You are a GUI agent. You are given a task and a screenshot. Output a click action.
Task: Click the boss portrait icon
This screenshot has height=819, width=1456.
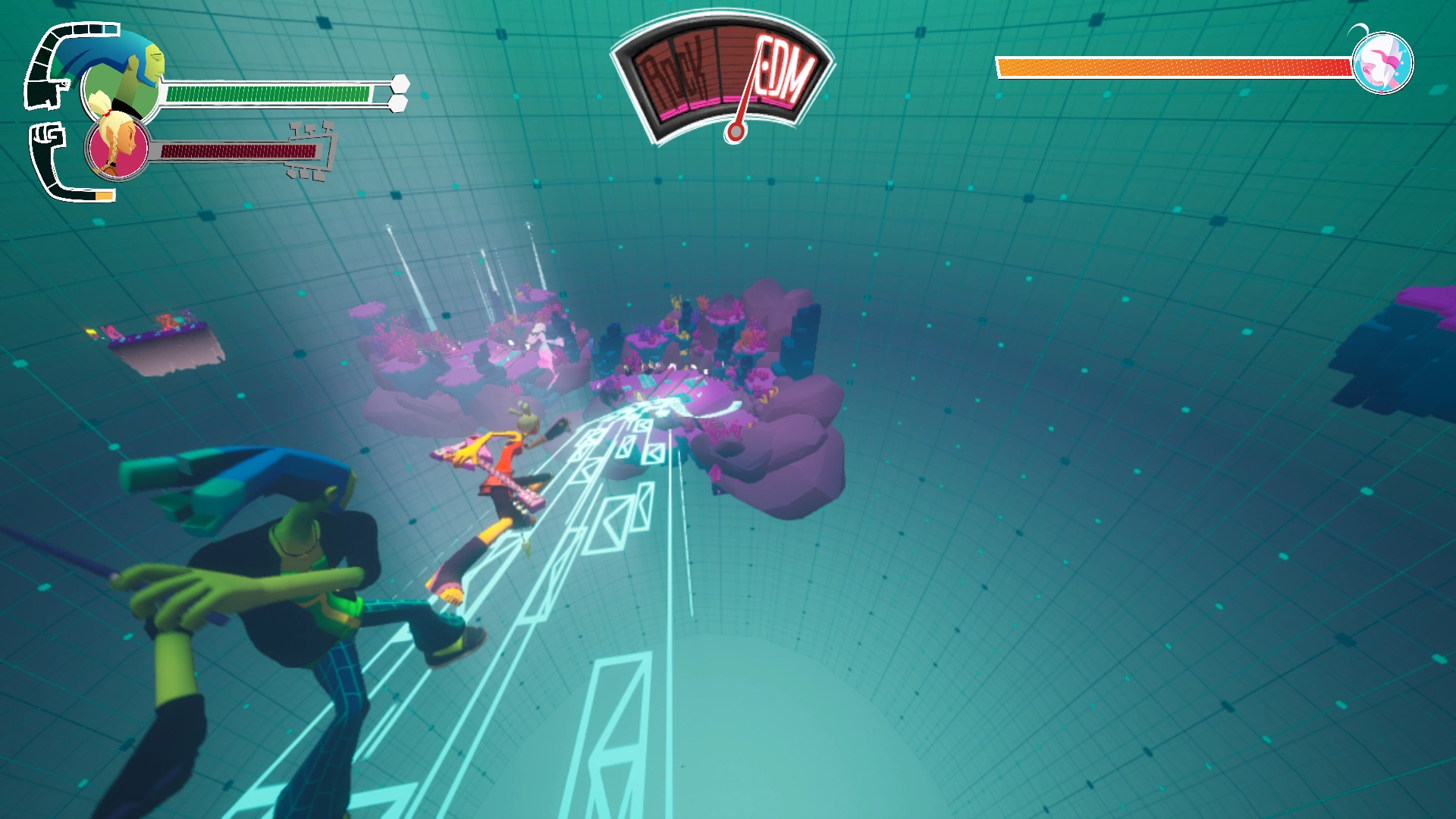[x=1382, y=64]
